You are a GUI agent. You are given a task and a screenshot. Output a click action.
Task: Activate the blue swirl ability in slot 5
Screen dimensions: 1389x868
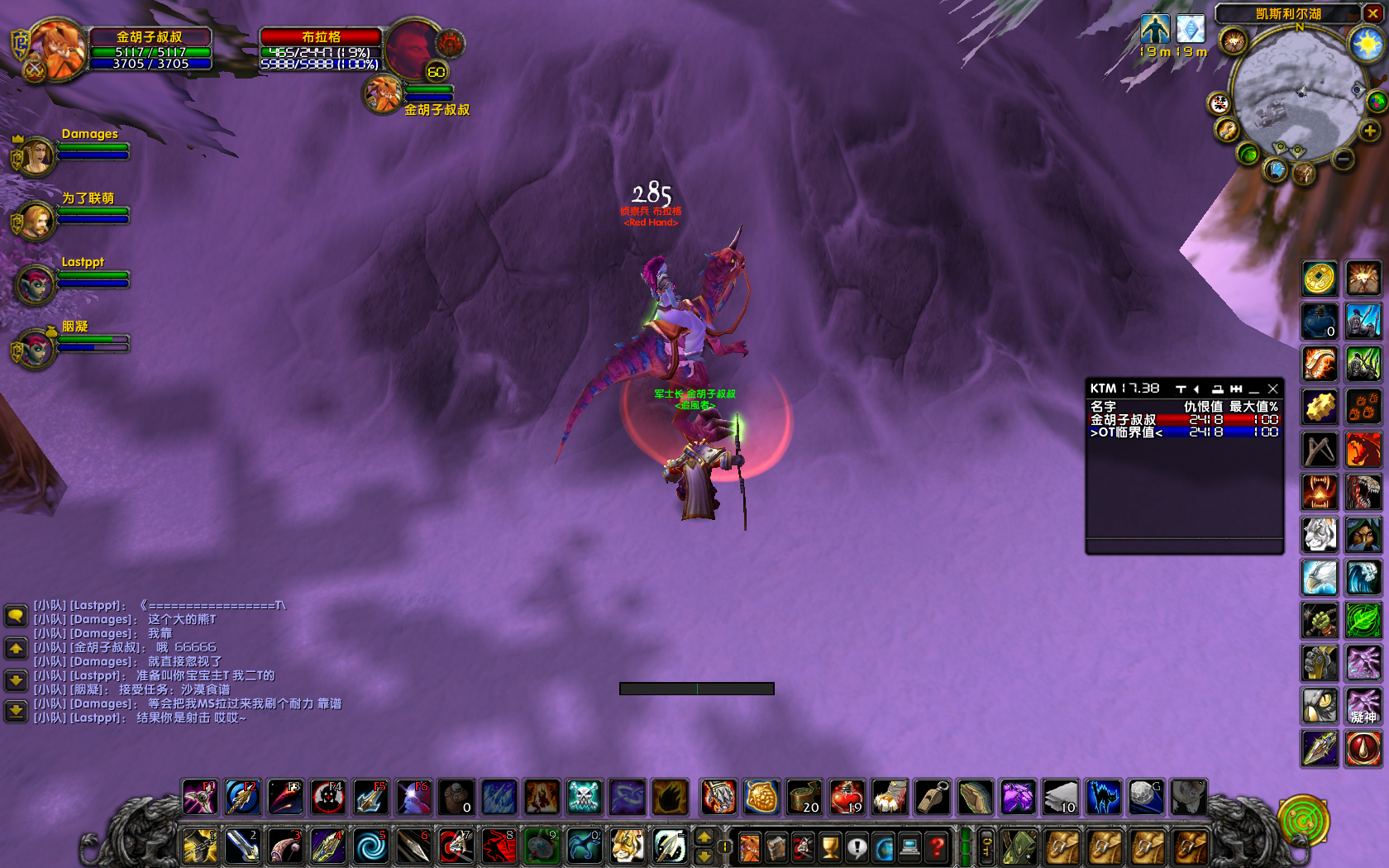[x=370, y=847]
